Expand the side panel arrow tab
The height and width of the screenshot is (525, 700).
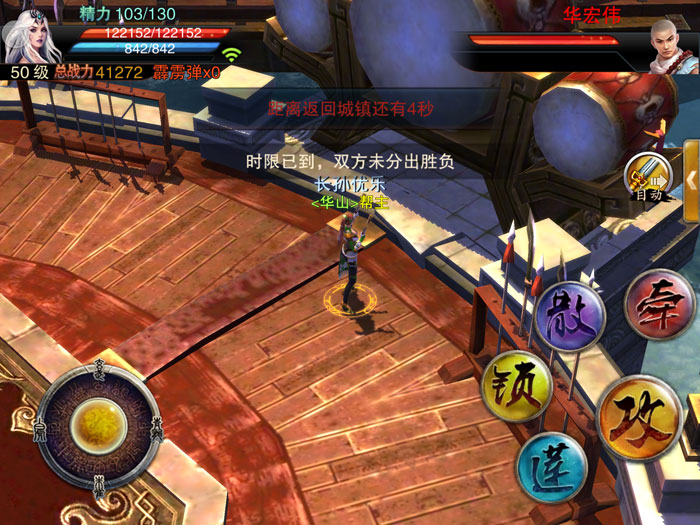point(691,178)
